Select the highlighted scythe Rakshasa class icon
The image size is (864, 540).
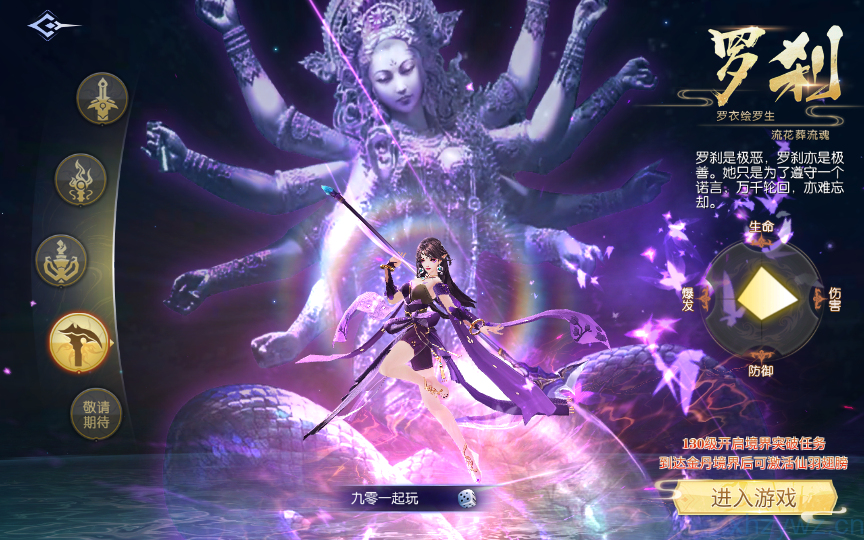pyautogui.click(x=79, y=341)
